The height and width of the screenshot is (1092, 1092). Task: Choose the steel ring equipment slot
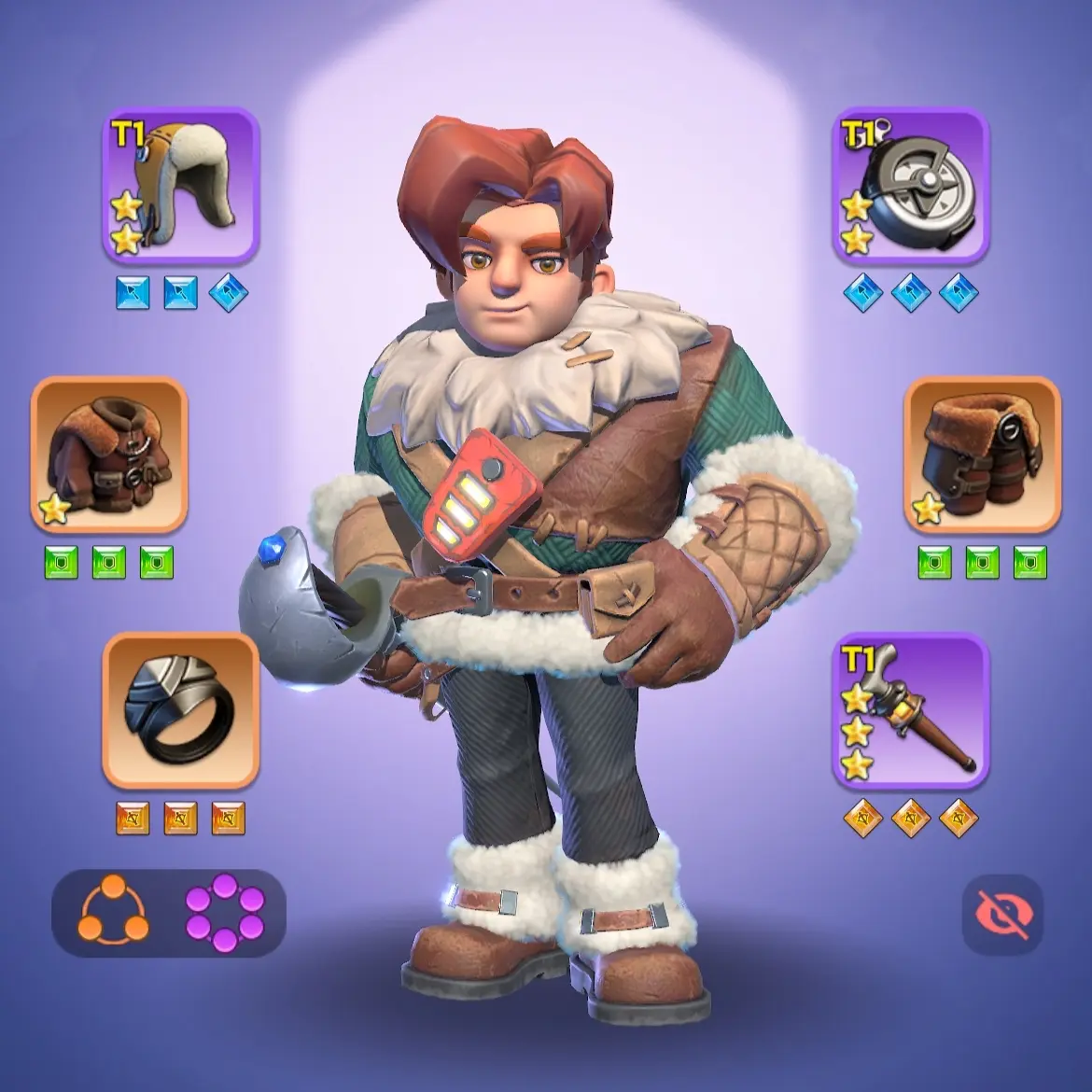coord(181,710)
